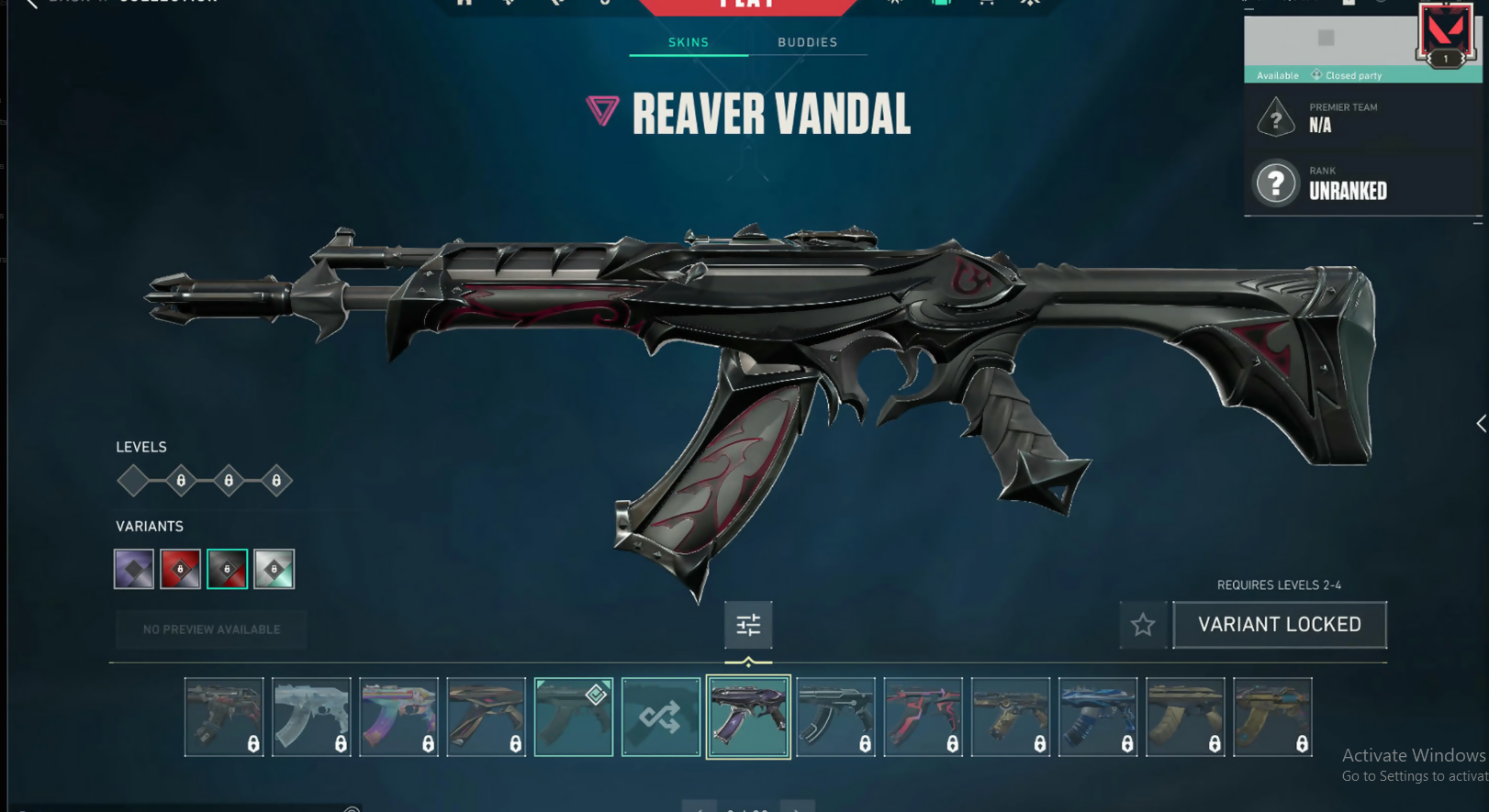This screenshot has height=812, width=1489.
Task: Pick the locked blue striped Vandal skin
Action: pos(1098,717)
